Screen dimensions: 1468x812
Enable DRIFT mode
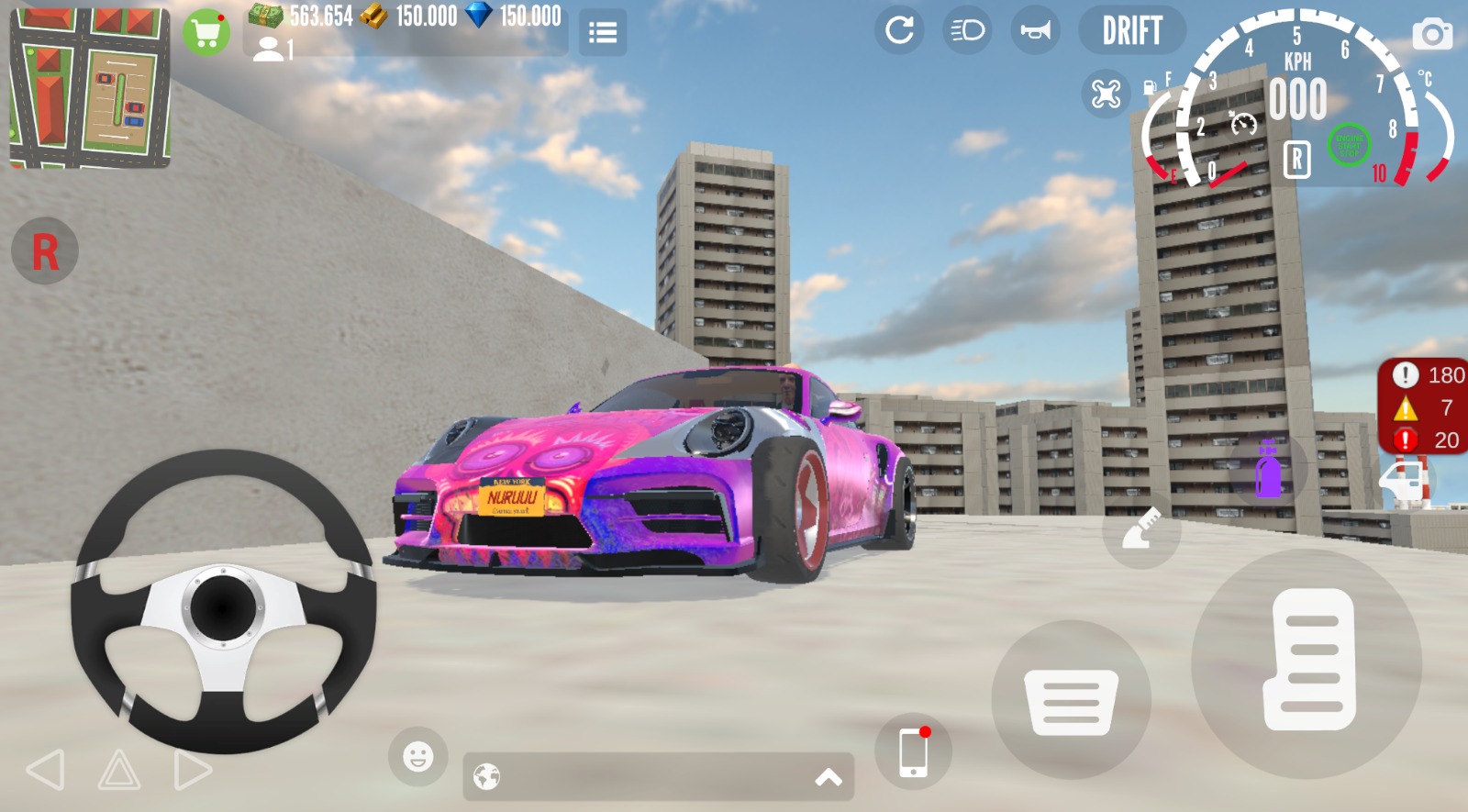click(1132, 30)
